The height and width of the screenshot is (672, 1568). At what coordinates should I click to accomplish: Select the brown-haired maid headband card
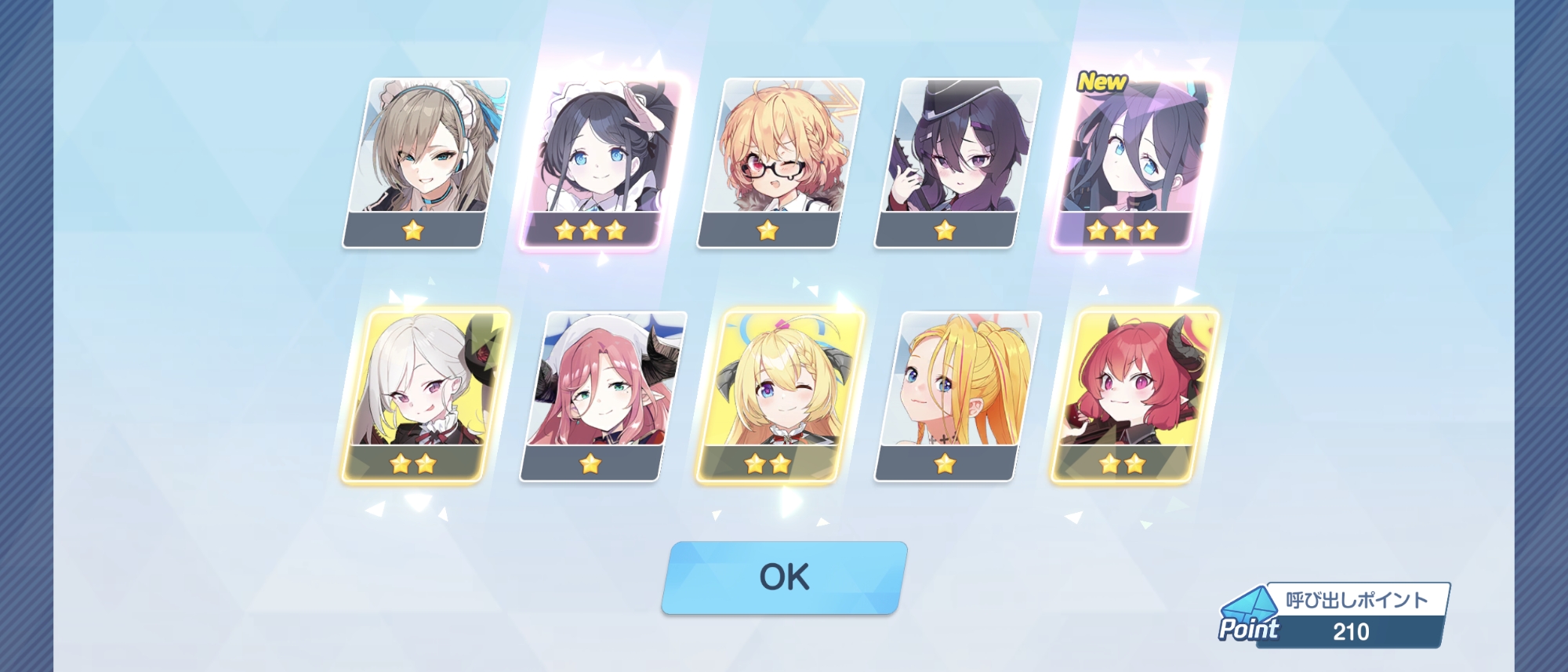click(425, 162)
